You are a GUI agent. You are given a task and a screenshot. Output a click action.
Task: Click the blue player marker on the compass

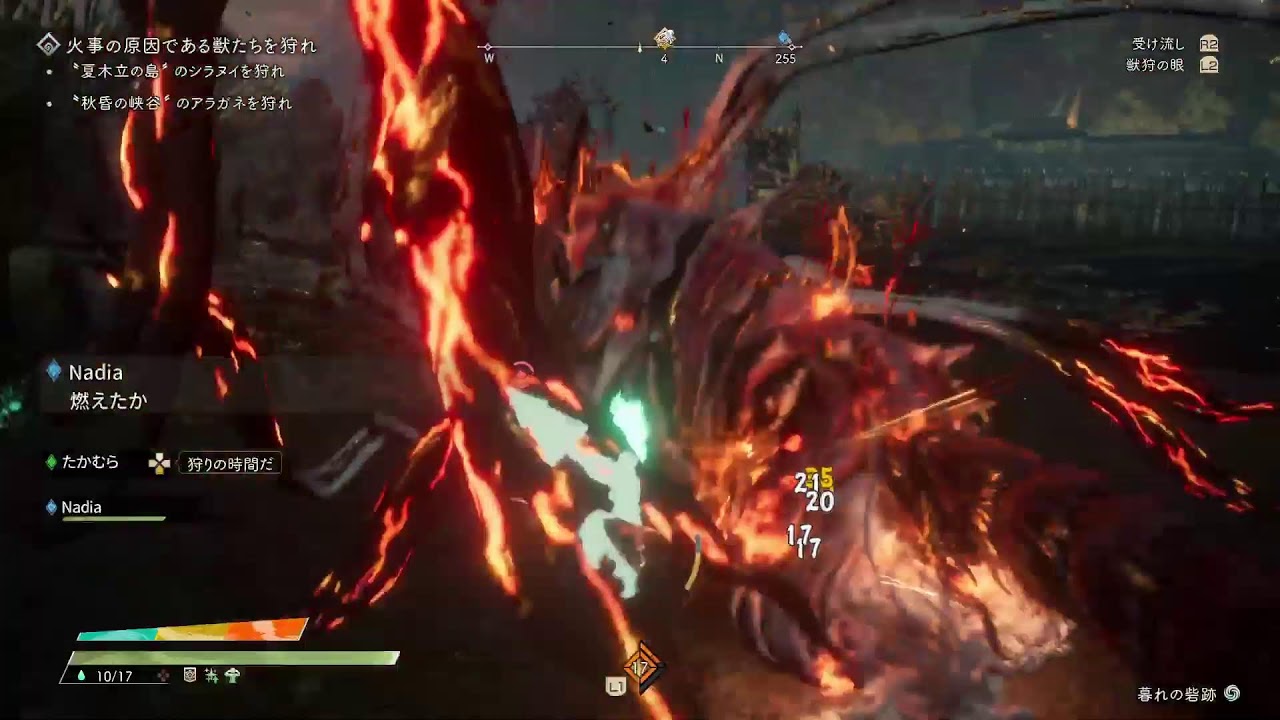786,40
